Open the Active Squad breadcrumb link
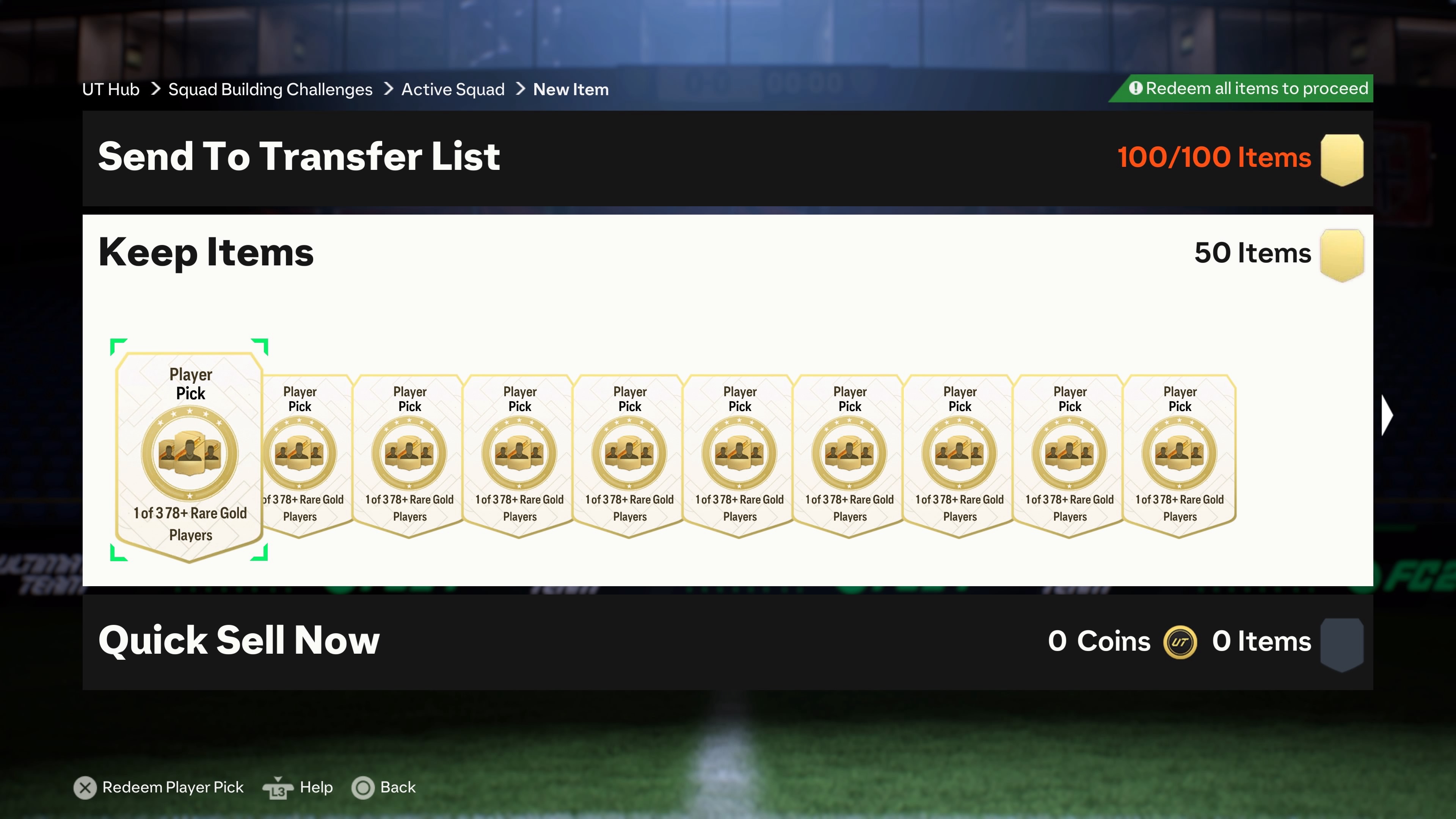1456x819 pixels. 453,89
